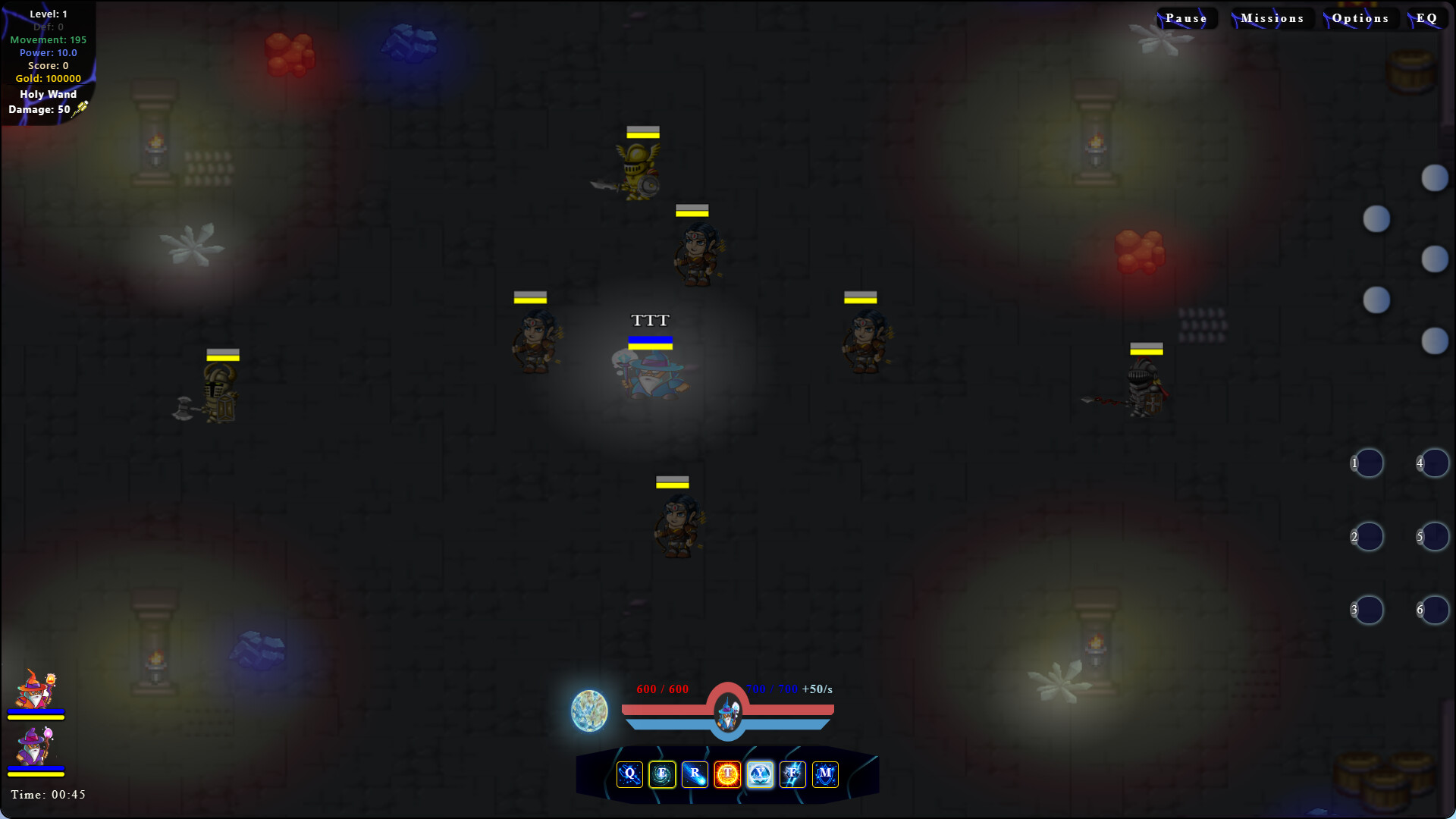The width and height of the screenshot is (1456, 819).
Task: Activate the M shield ability
Action: (825, 774)
